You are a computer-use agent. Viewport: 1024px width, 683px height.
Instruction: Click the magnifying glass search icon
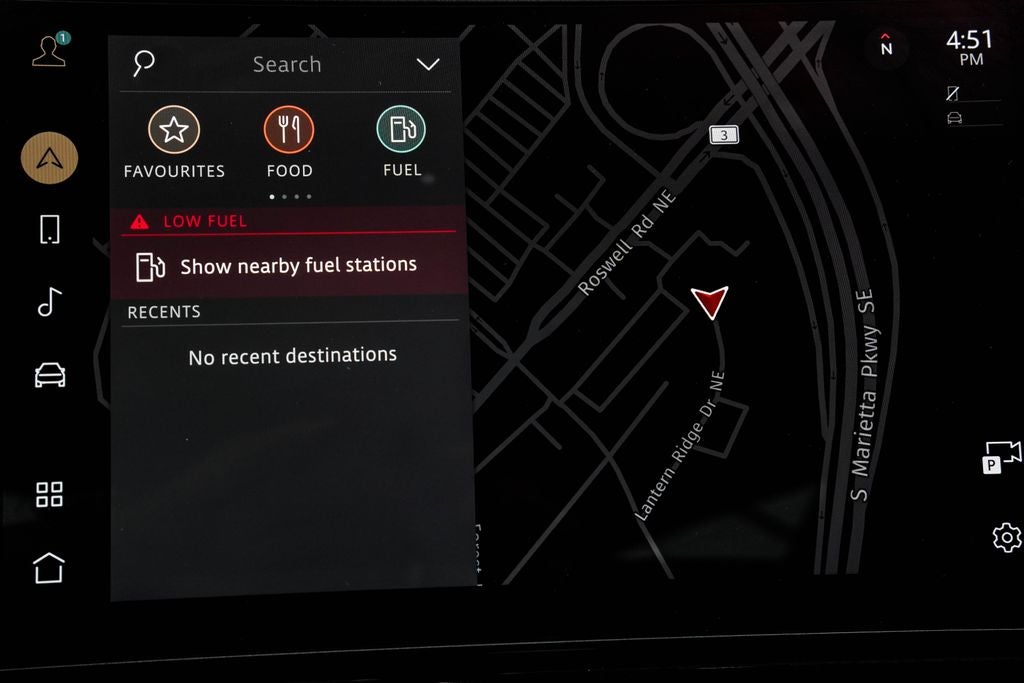pos(144,64)
